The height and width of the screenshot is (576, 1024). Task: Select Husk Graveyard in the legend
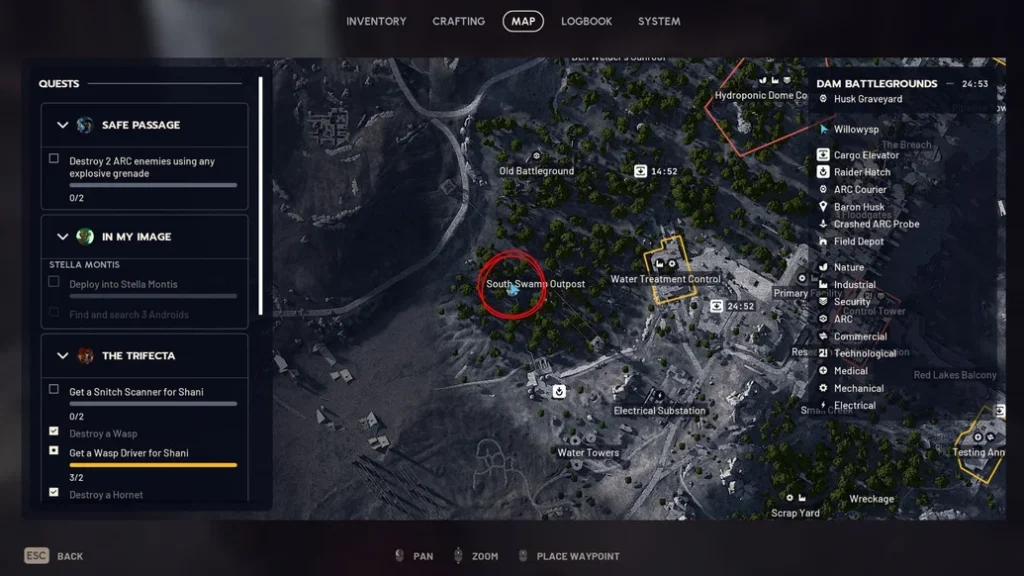pyautogui.click(x=867, y=99)
